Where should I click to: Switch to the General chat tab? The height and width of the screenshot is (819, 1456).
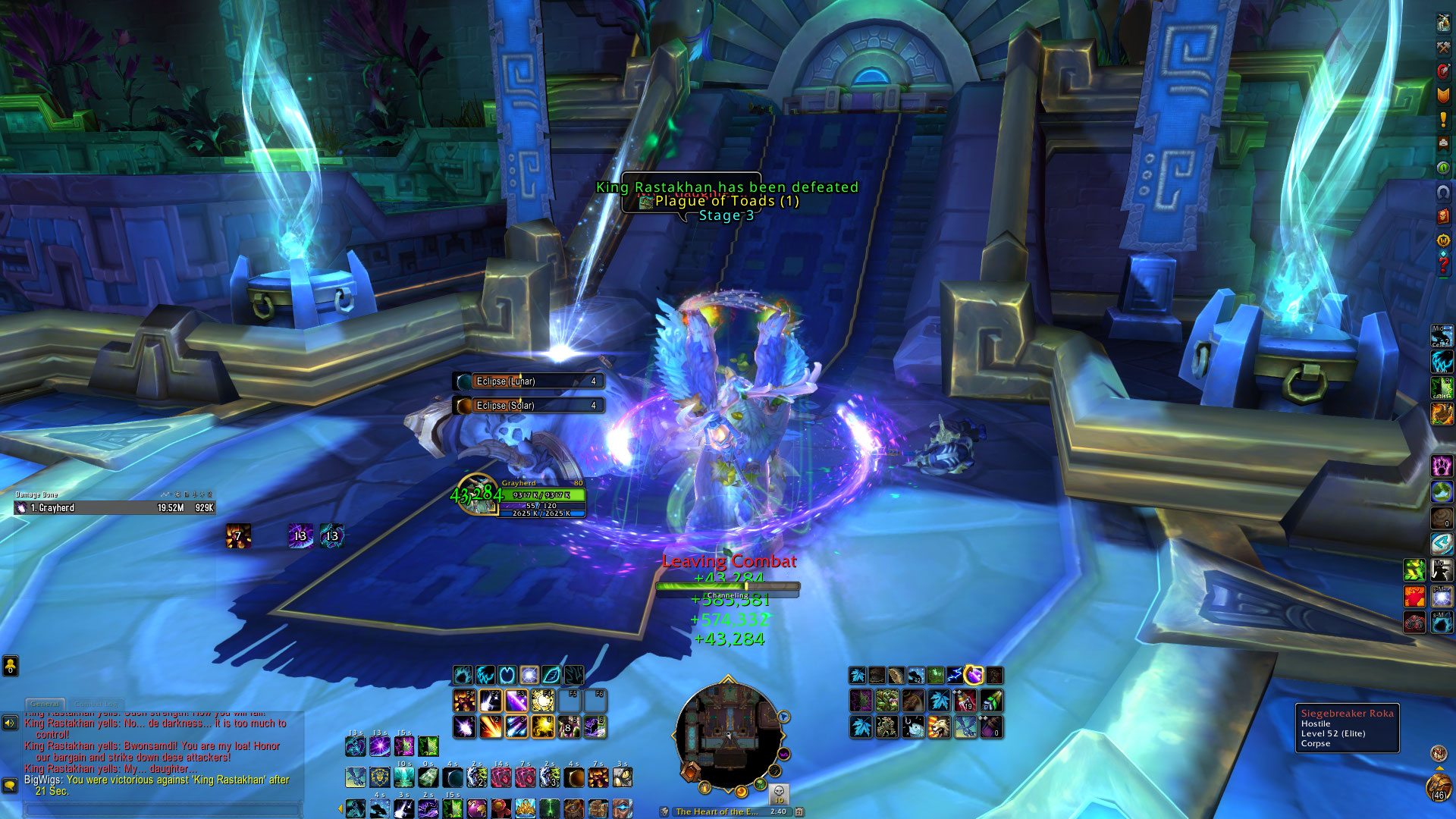coord(45,704)
